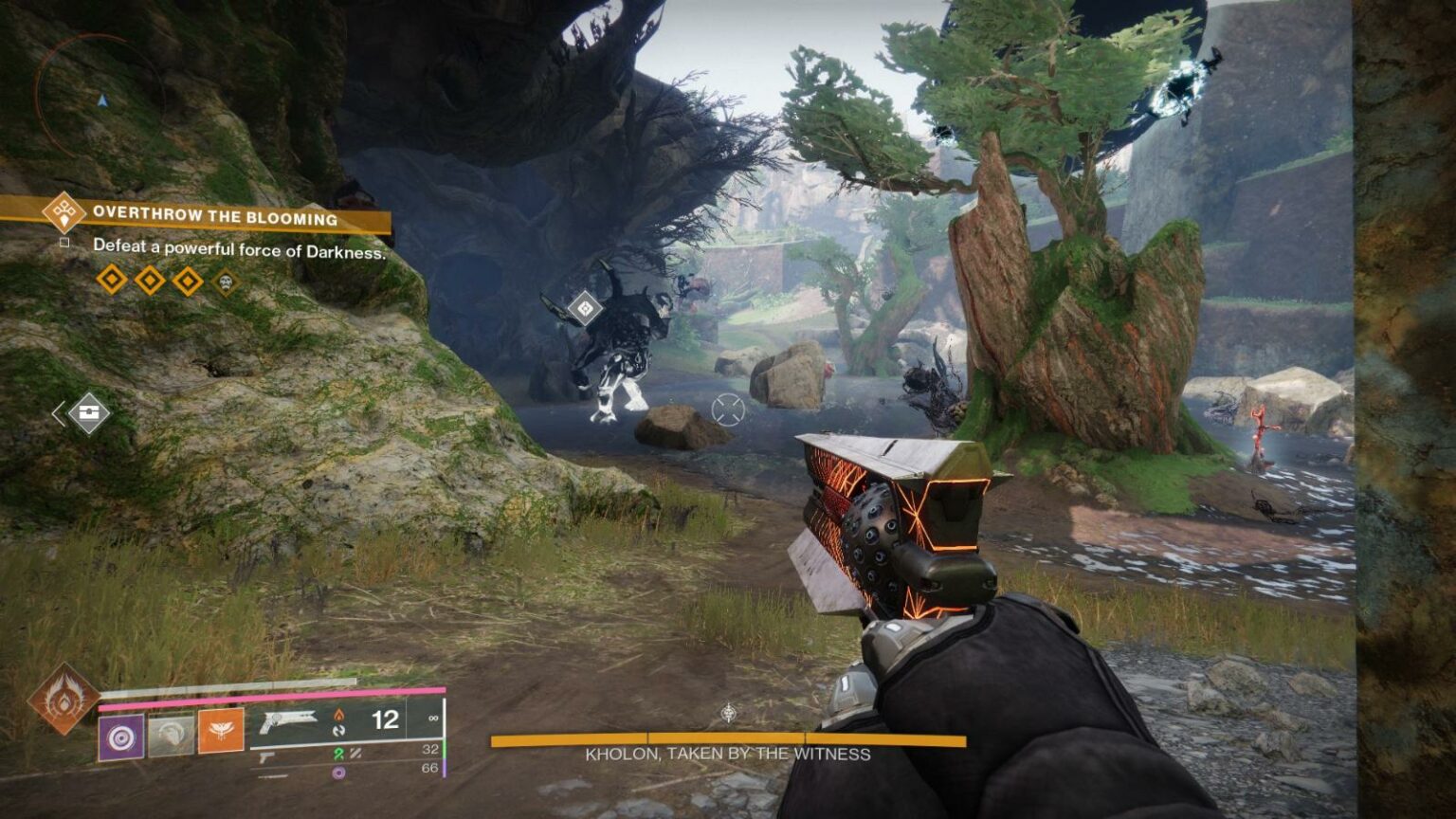The width and height of the screenshot is (1456, 819).
Task: Expand the chevron beside the chest waypoint
Action: click(x=59, y=412)
